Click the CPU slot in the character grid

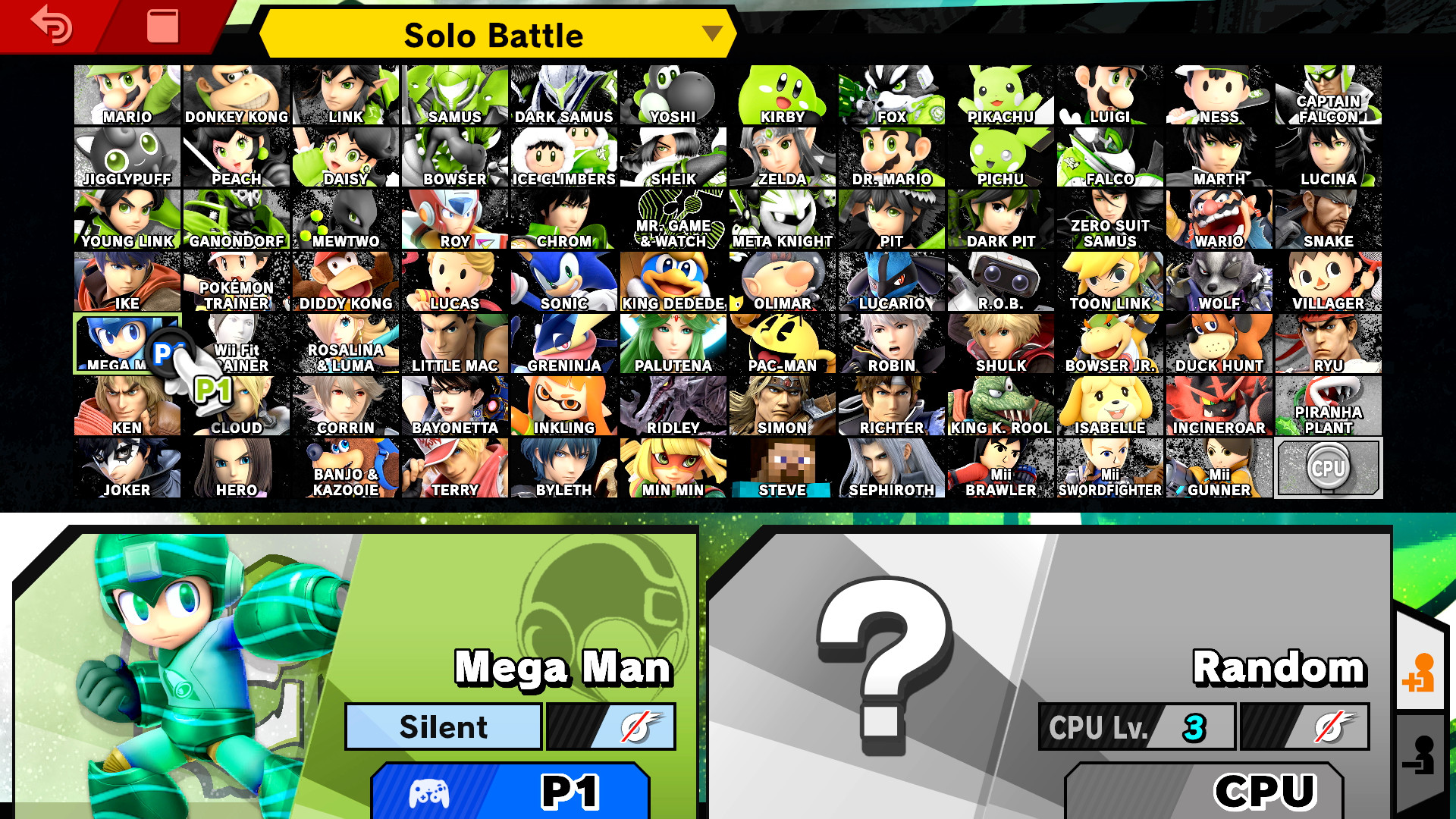(x=1328, y=468)
